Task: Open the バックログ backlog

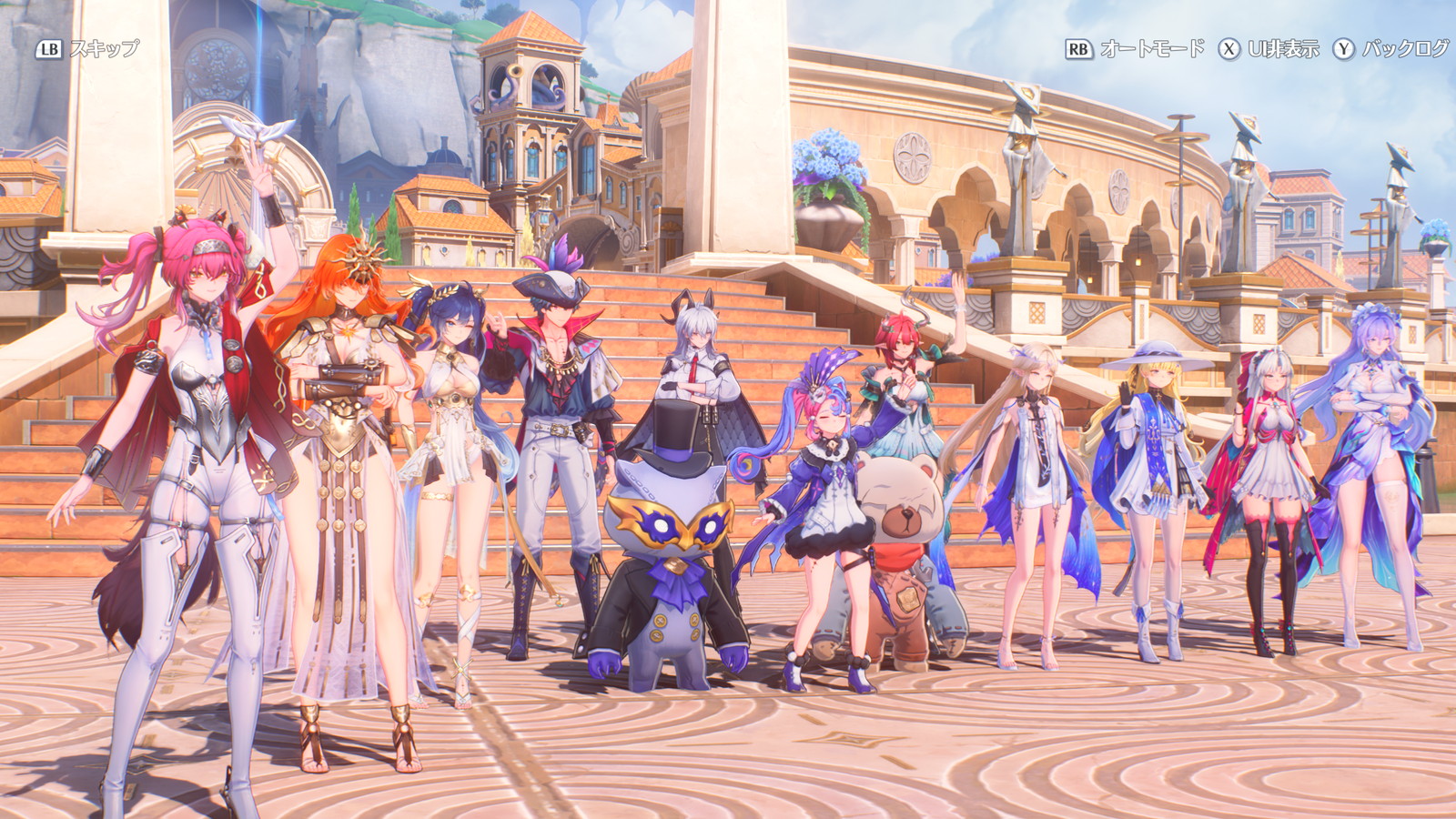Action: (1390, 49)
